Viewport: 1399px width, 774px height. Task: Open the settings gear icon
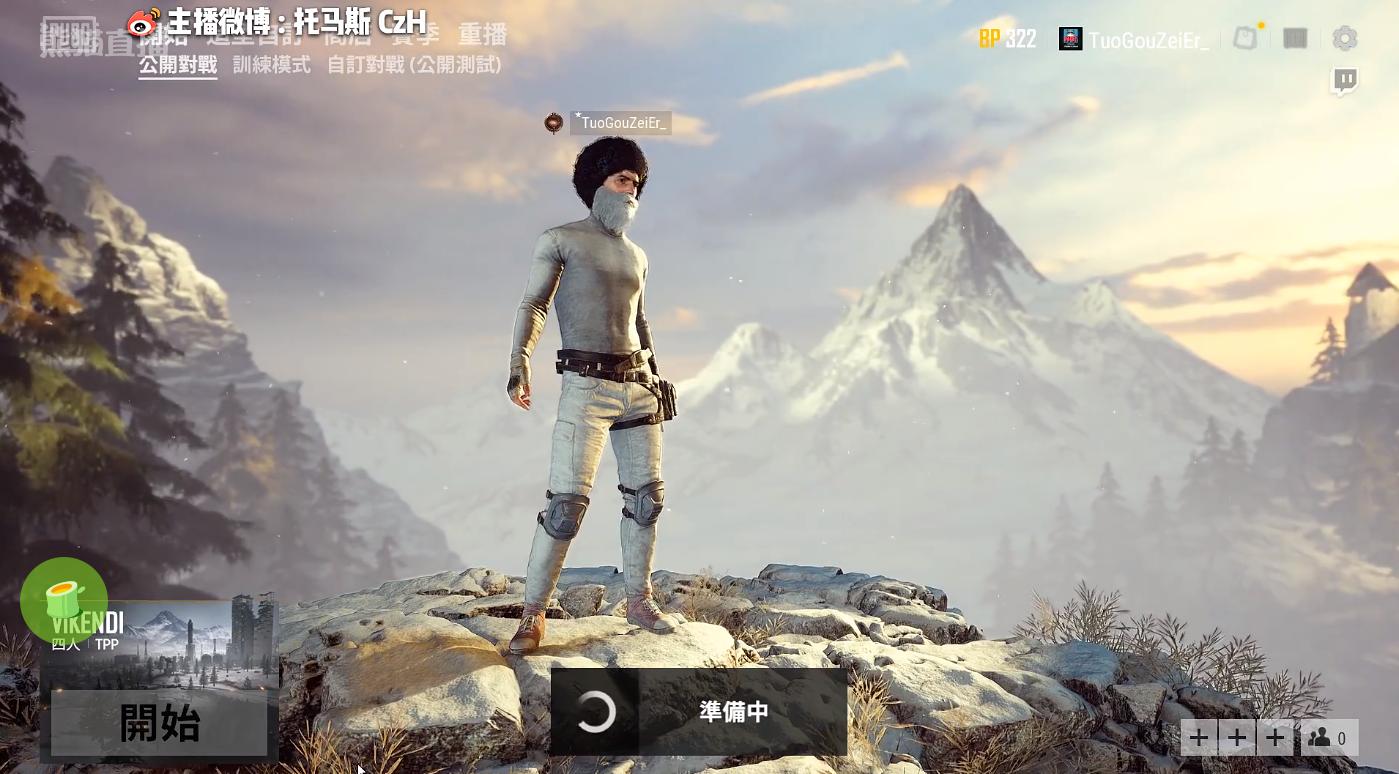[1345, 38]
